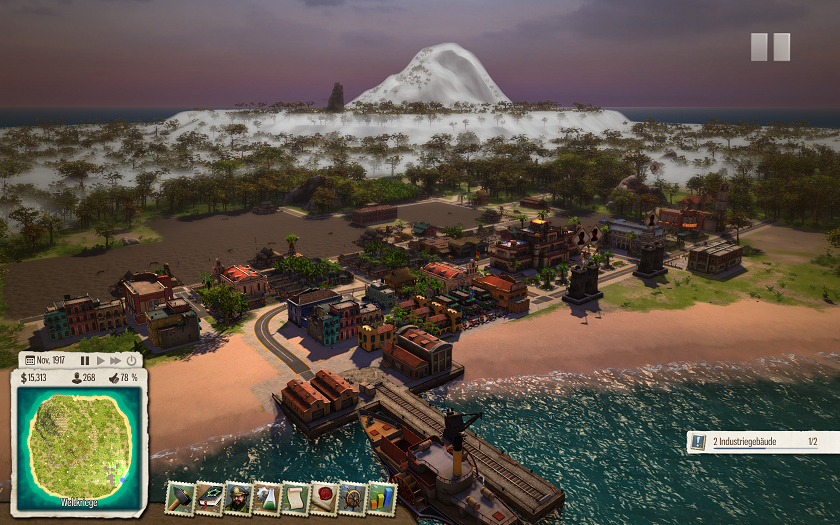Open the research flask and gear stamp
The image size is (840, 525).
[x=267, y=497]
